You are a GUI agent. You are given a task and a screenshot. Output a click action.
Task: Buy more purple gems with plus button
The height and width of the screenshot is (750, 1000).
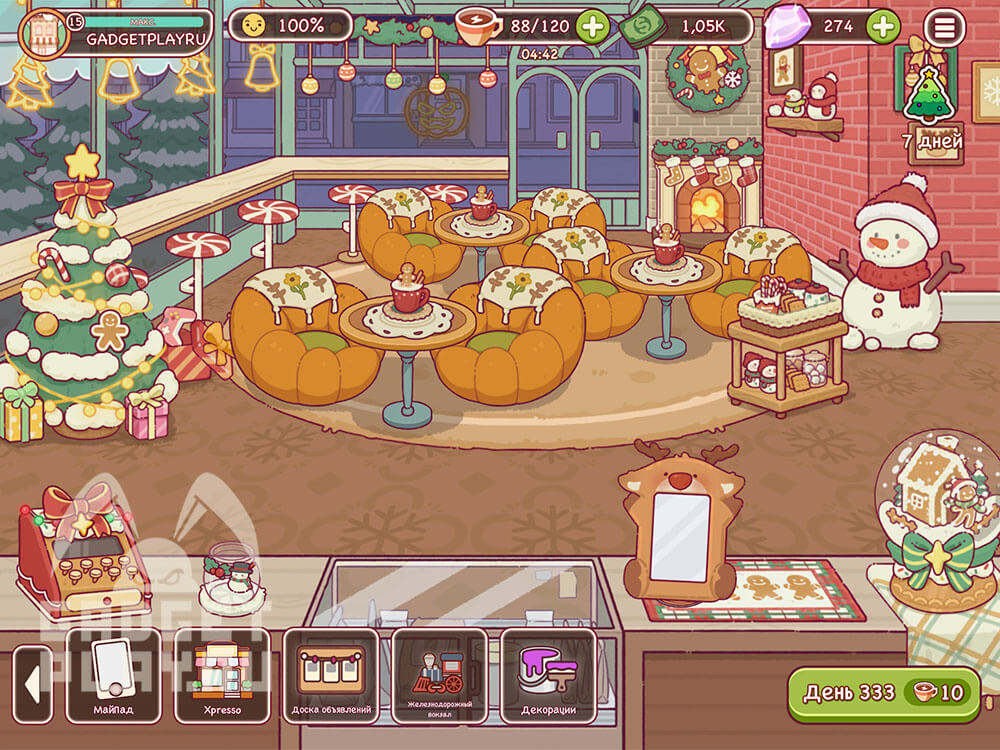click(882, 26)
